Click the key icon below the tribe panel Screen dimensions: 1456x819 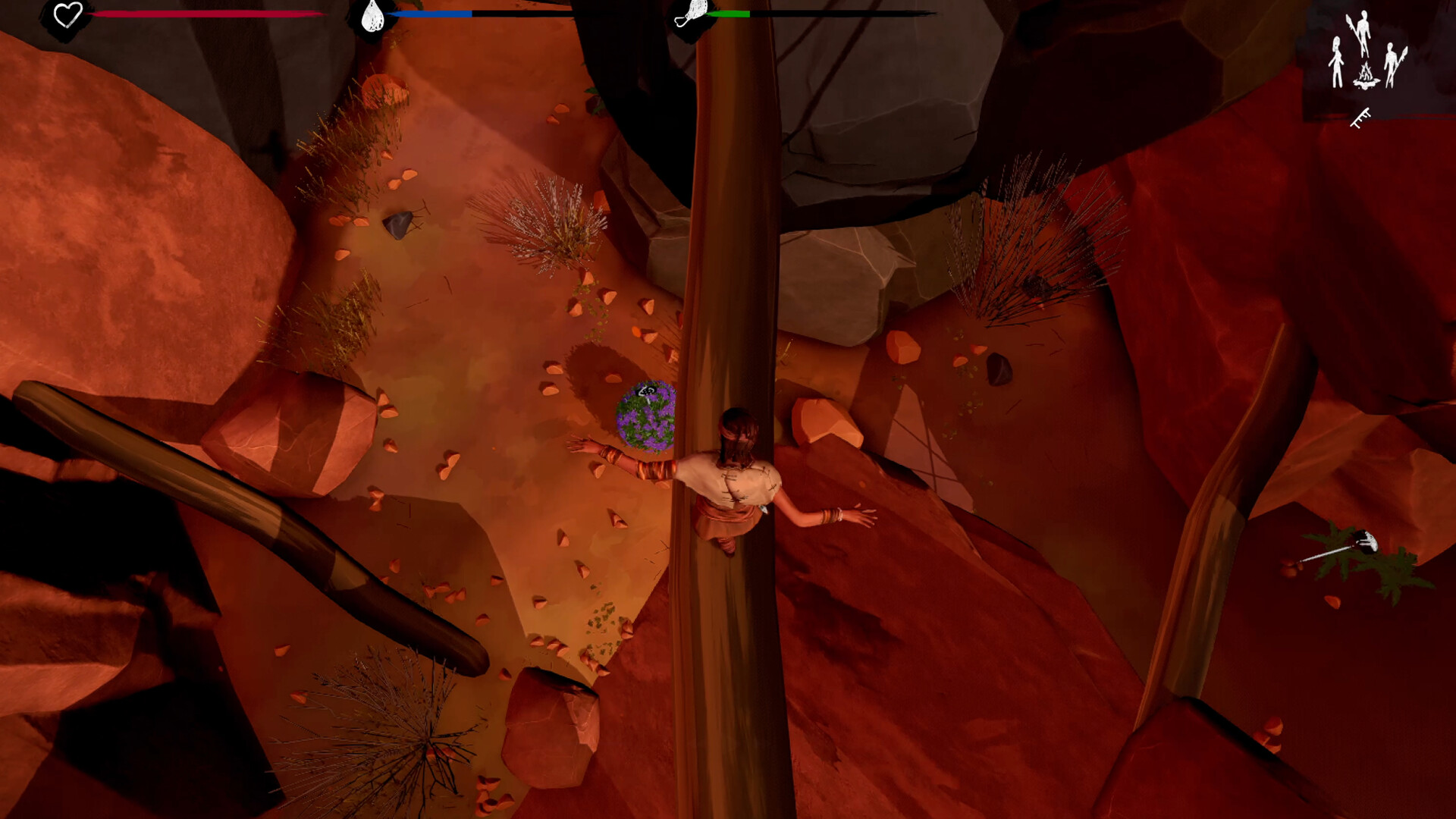(x=1360, y=118)
